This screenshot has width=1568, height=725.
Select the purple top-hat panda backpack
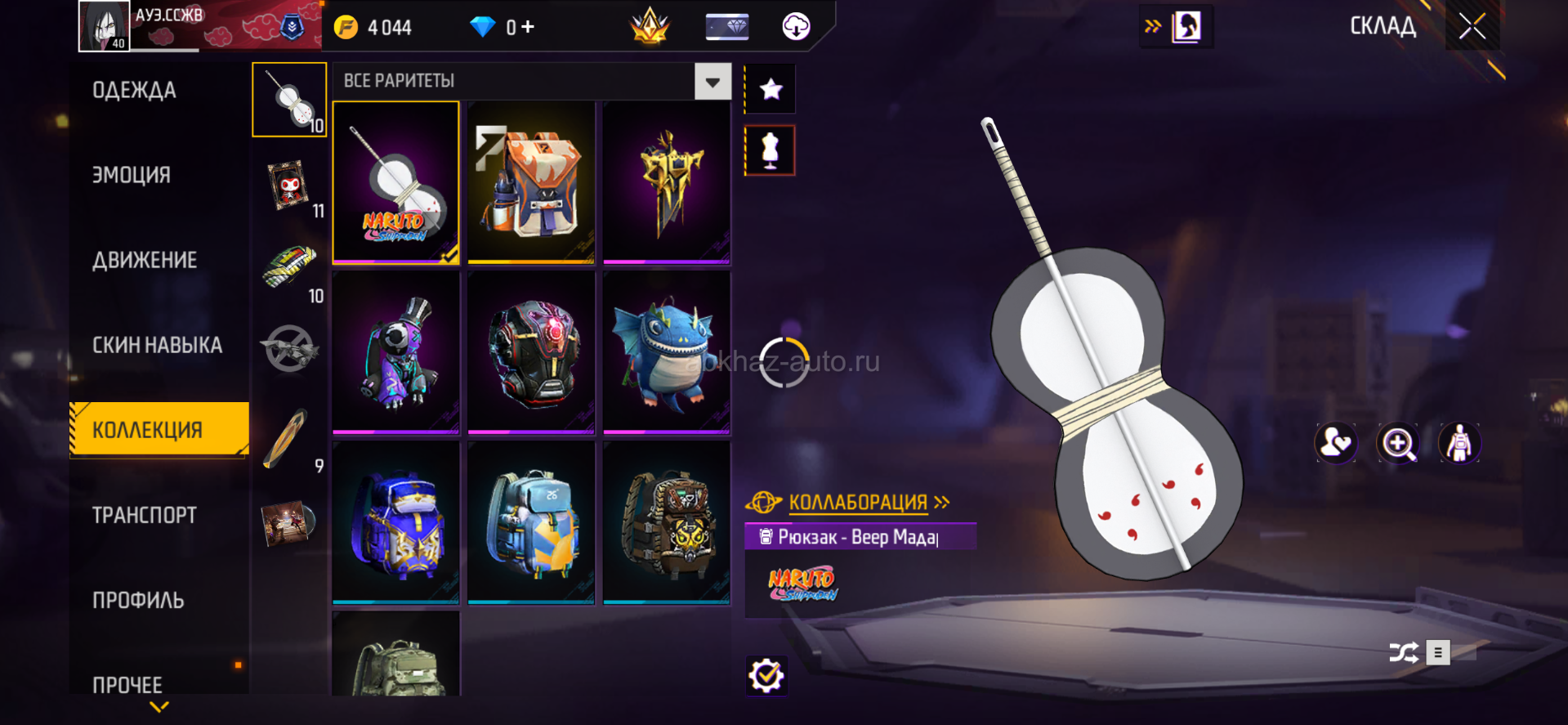396,352
